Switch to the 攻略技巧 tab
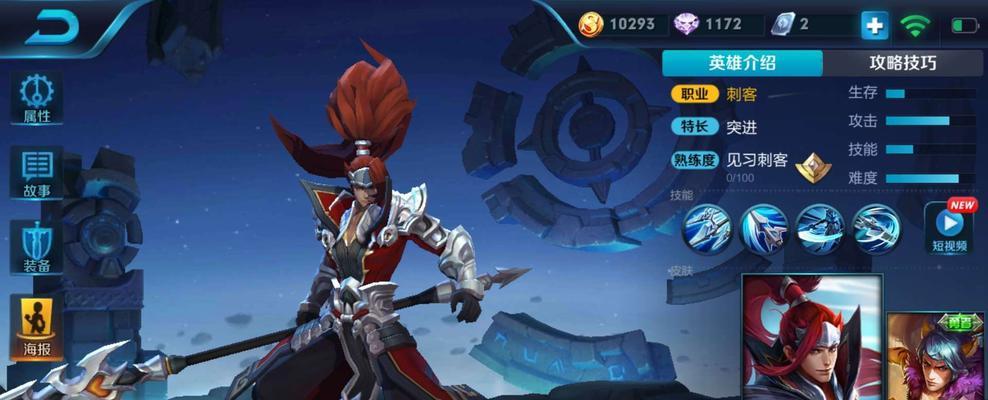 903,62
